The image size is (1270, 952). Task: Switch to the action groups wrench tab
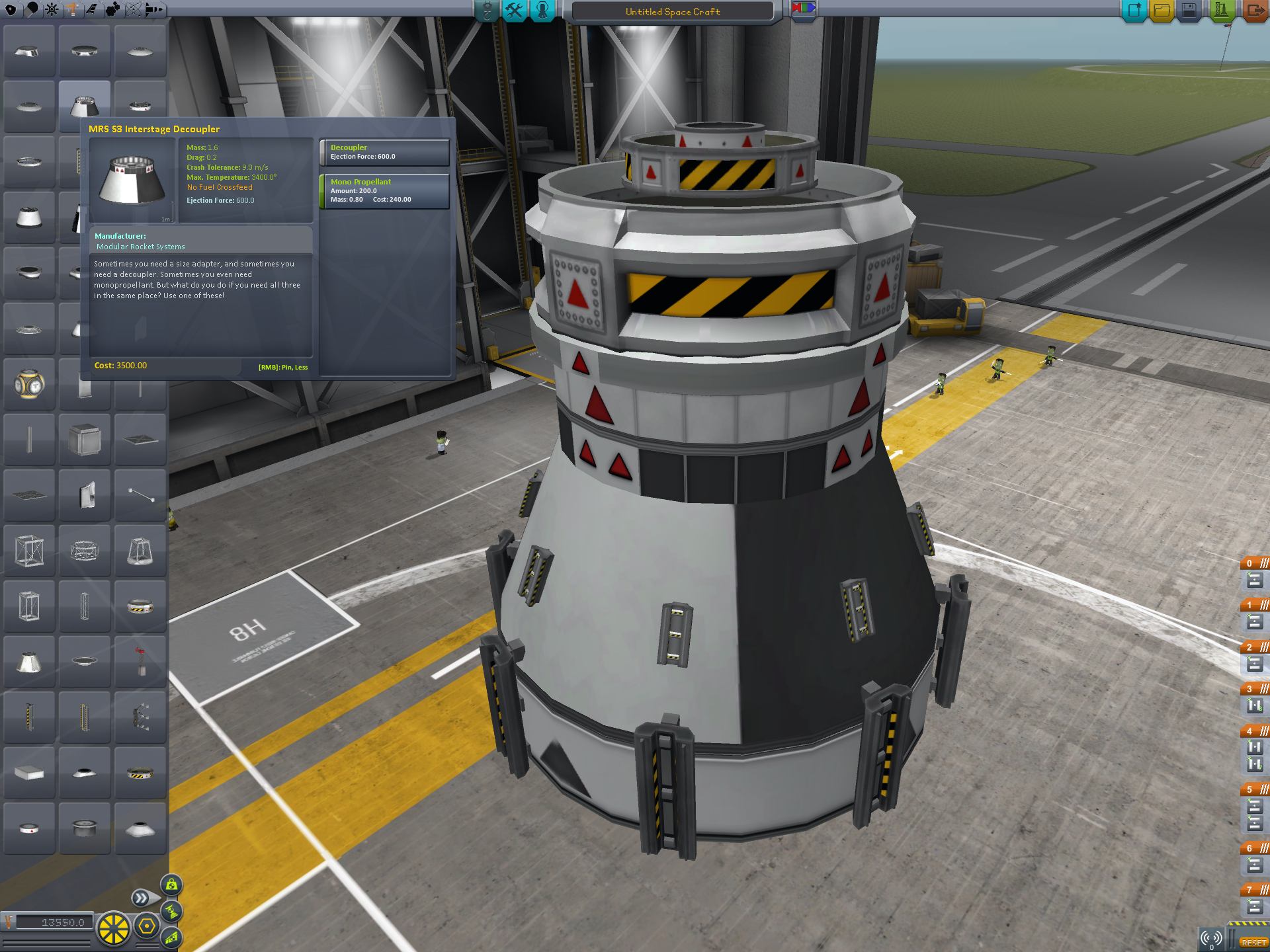click(514, 11)
